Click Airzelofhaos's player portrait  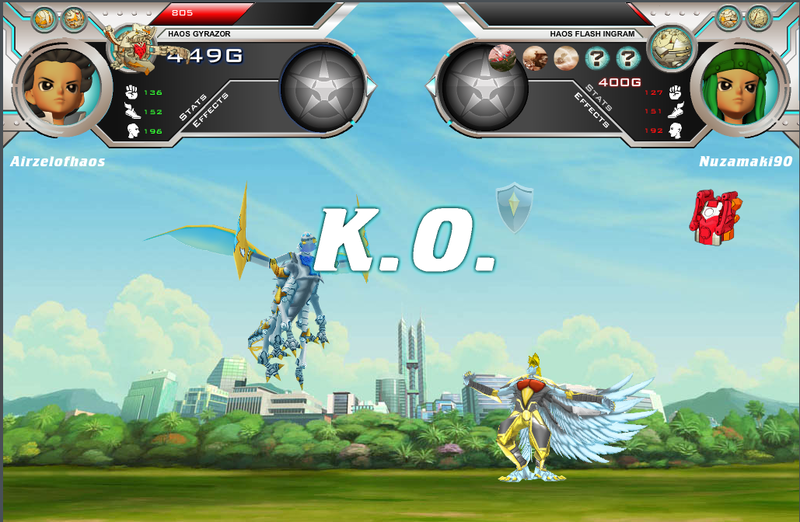(55, 86)
